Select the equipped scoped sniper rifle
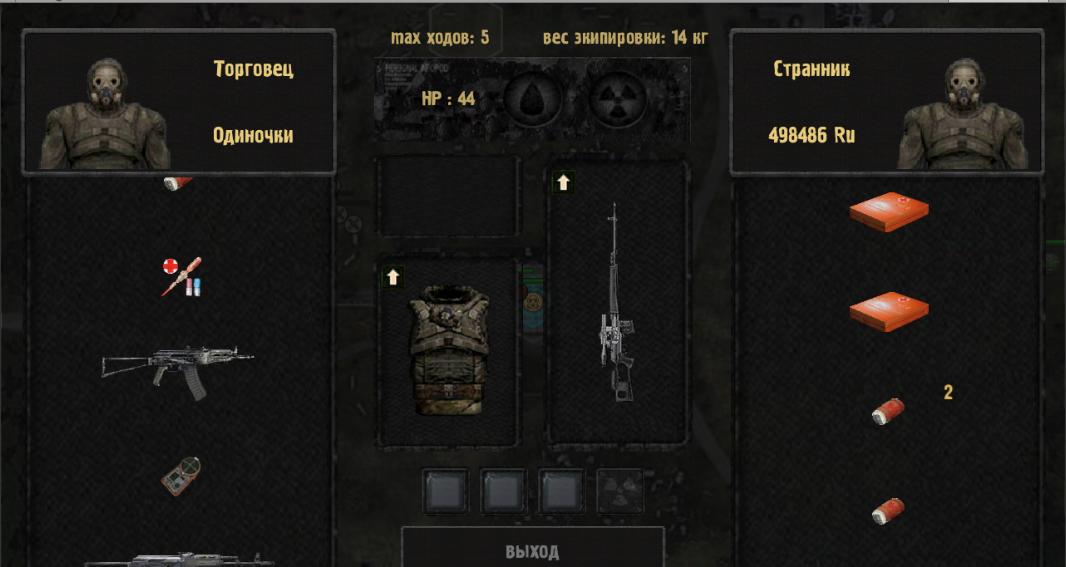Screen dimensions: 1066x567 pyautogui.click(x=614, y=305)
